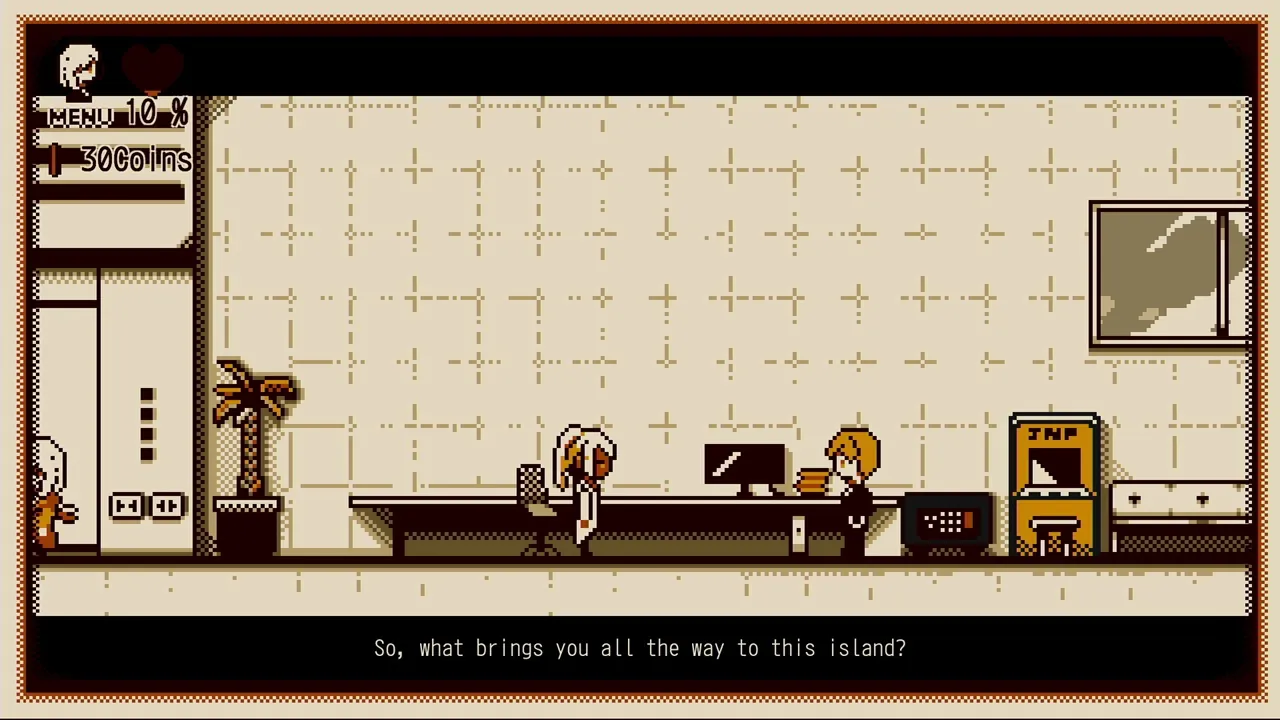Click the book stack beside the receptionist
Viewport: 1280px width, 720px height.
point(810,482)
